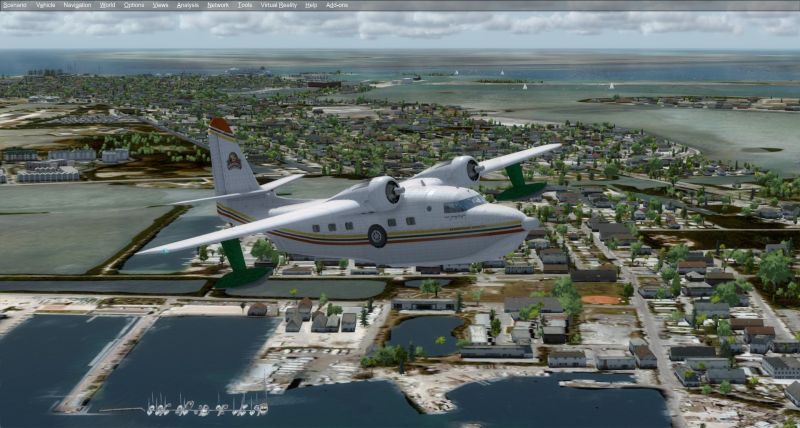Open the Analysis menu

187,5
